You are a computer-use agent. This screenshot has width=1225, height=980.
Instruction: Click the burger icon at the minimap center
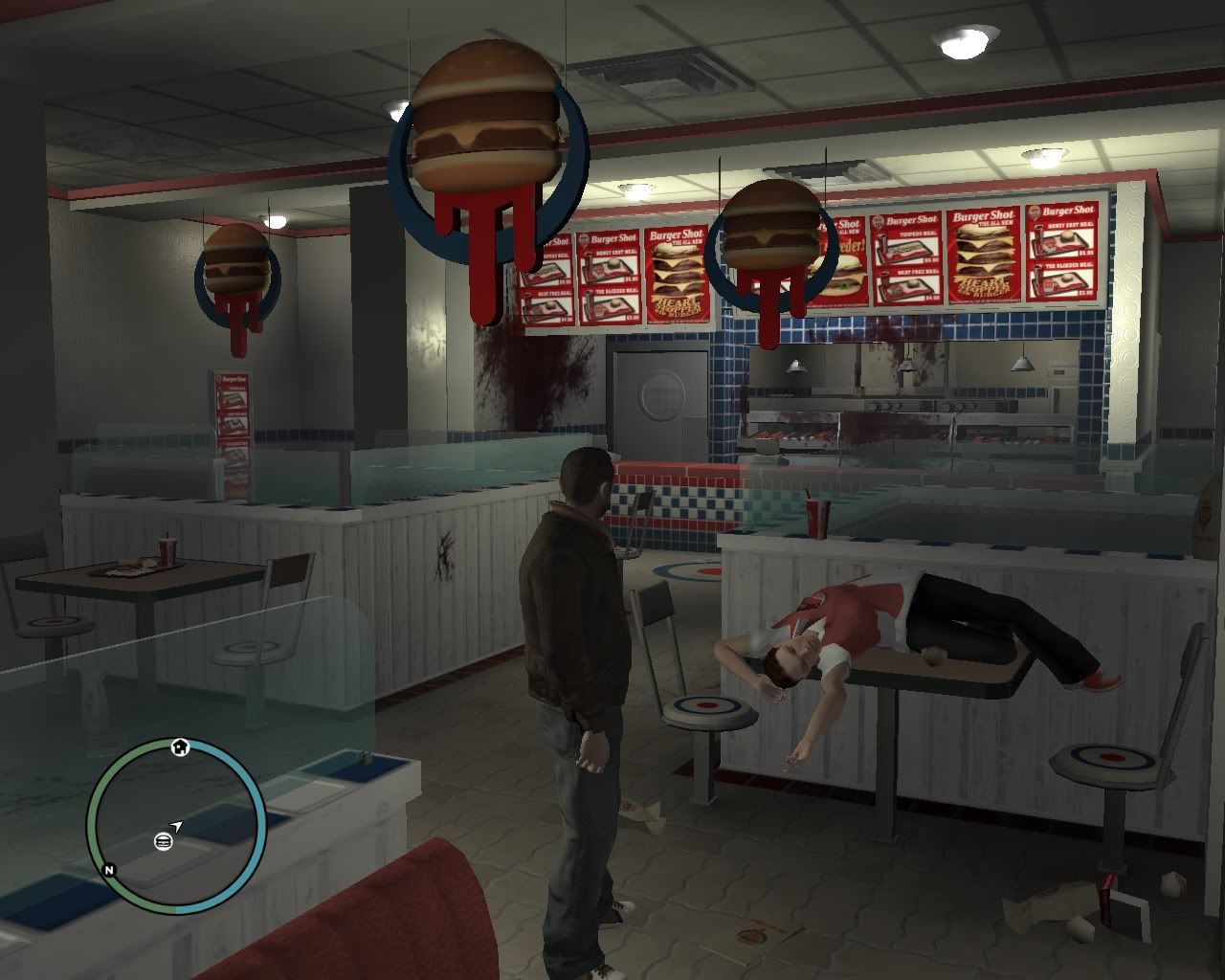coord(164,842)
